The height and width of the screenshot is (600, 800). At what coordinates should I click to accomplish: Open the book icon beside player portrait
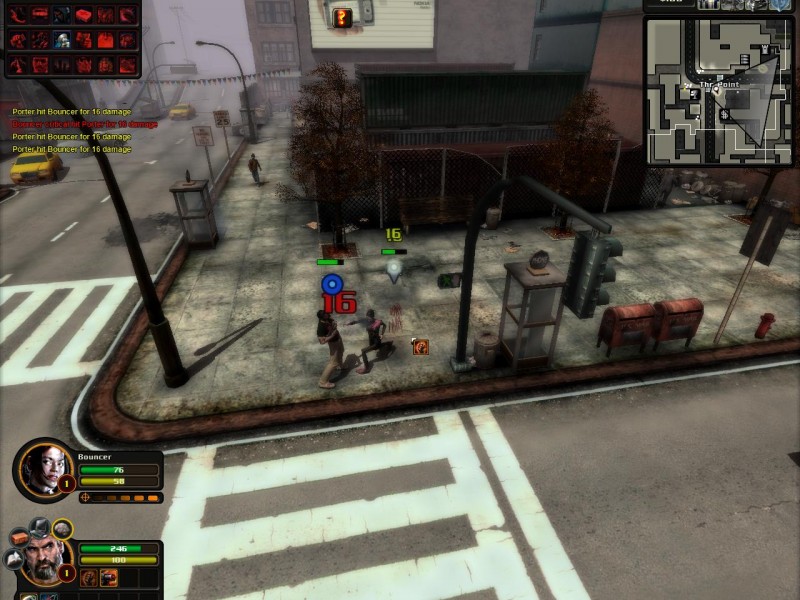11,560
